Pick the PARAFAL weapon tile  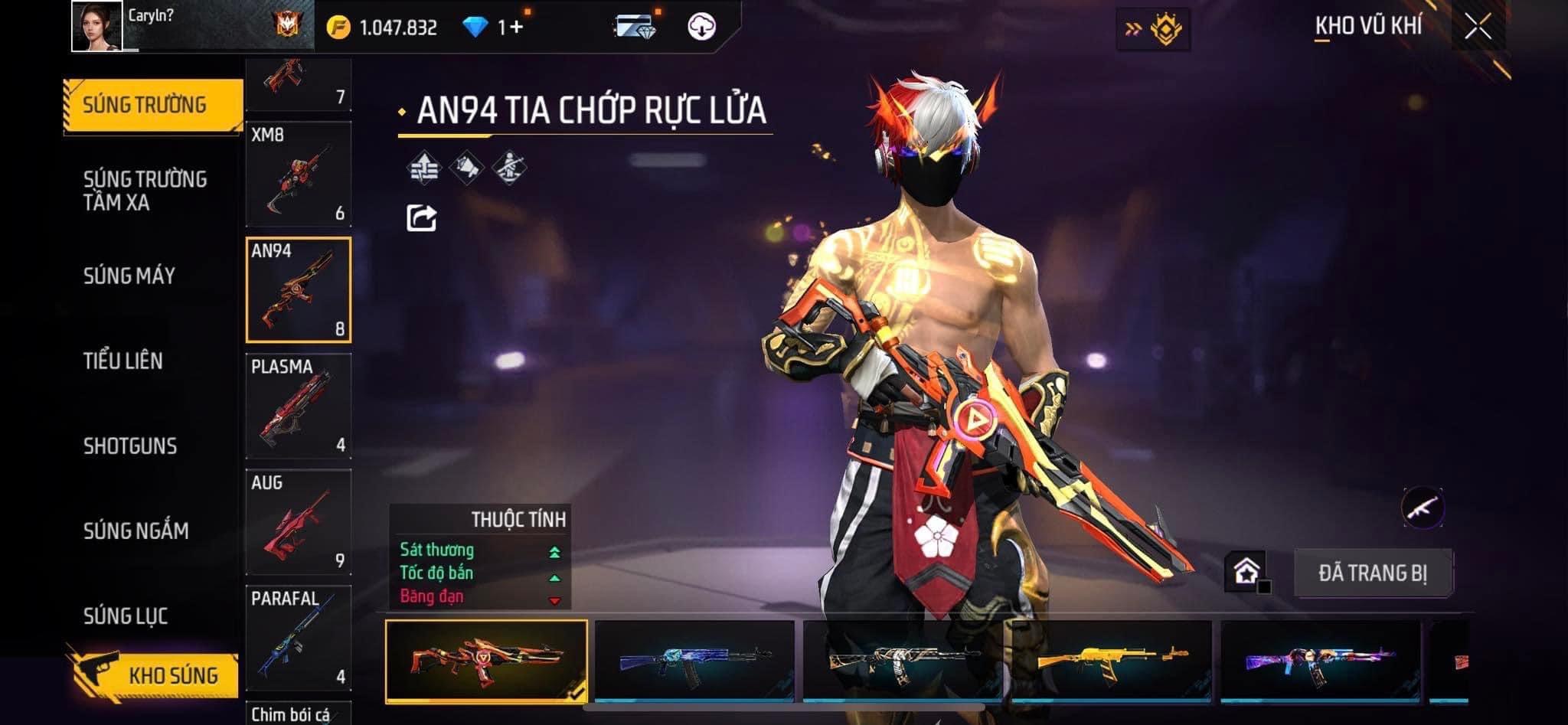pos(298,638)
